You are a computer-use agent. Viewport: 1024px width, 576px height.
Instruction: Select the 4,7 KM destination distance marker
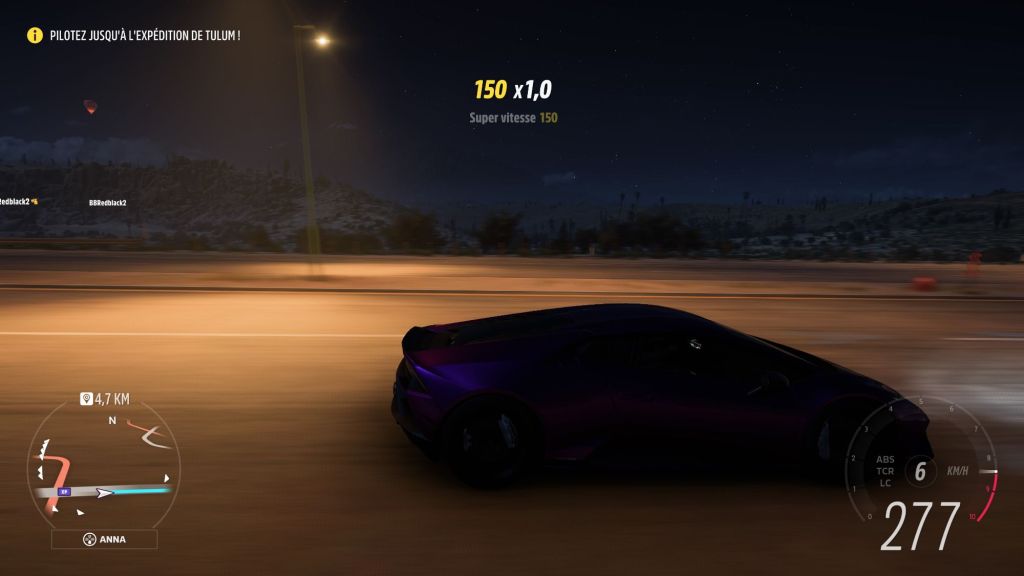pos(104,399)
